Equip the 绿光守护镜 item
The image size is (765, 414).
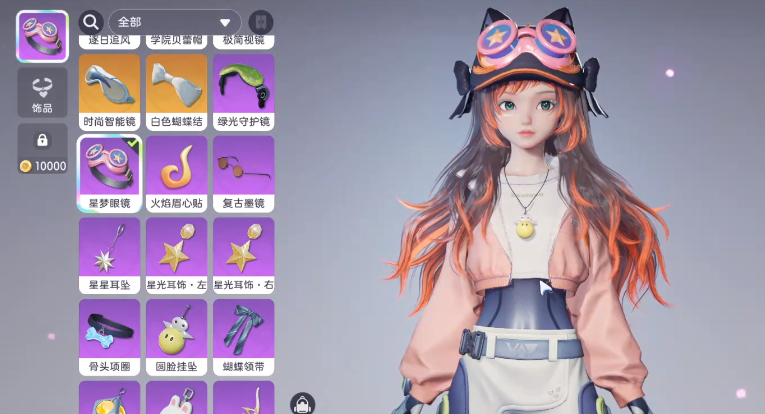[243, 92]
